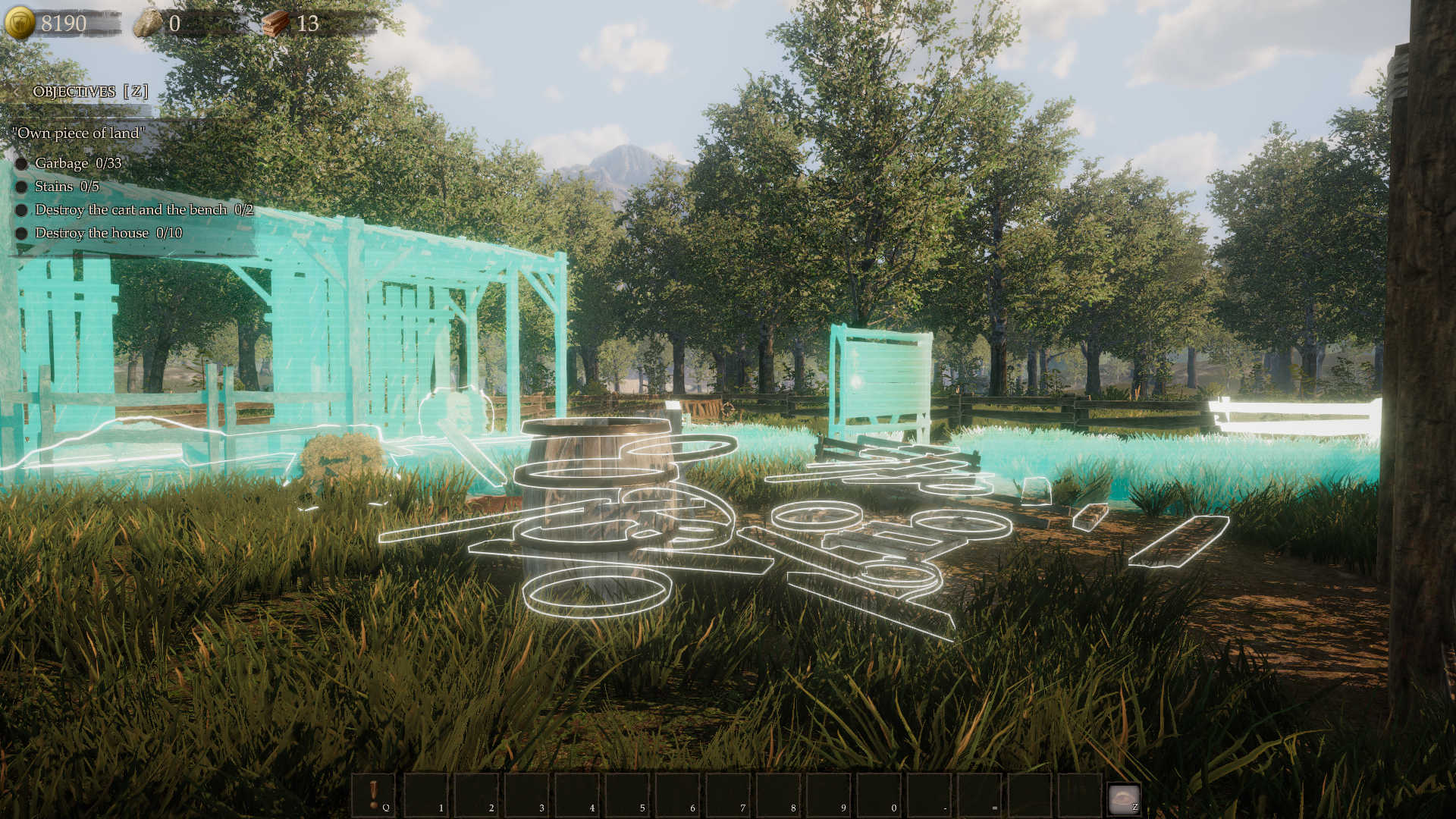Click the Objectives panel header
Screen dimensions: 1456x819
(x=89, y=92)
